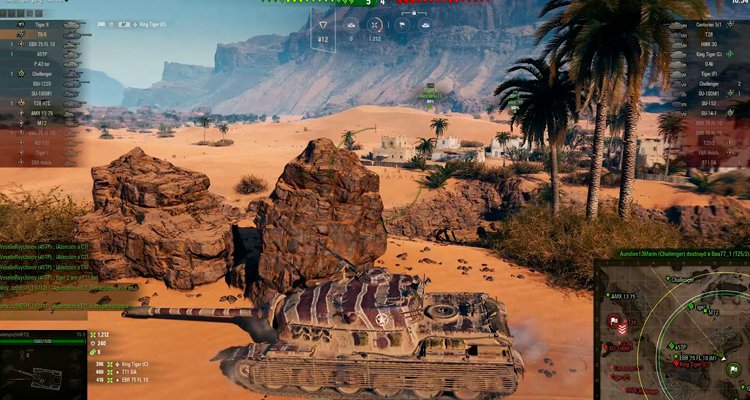Click the minimap in the corner

coord(672,331)
